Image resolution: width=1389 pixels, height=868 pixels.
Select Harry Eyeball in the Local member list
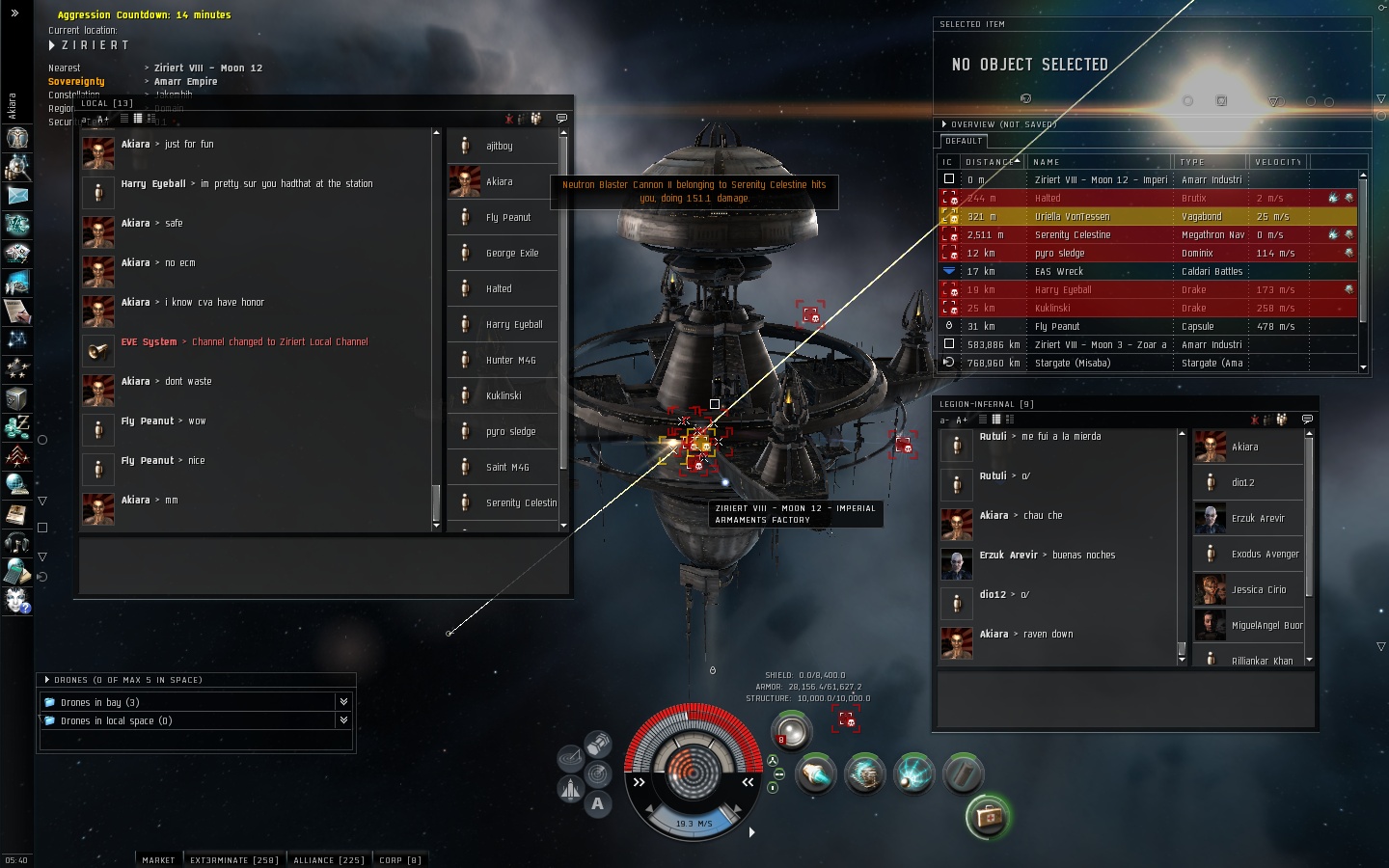513,324
